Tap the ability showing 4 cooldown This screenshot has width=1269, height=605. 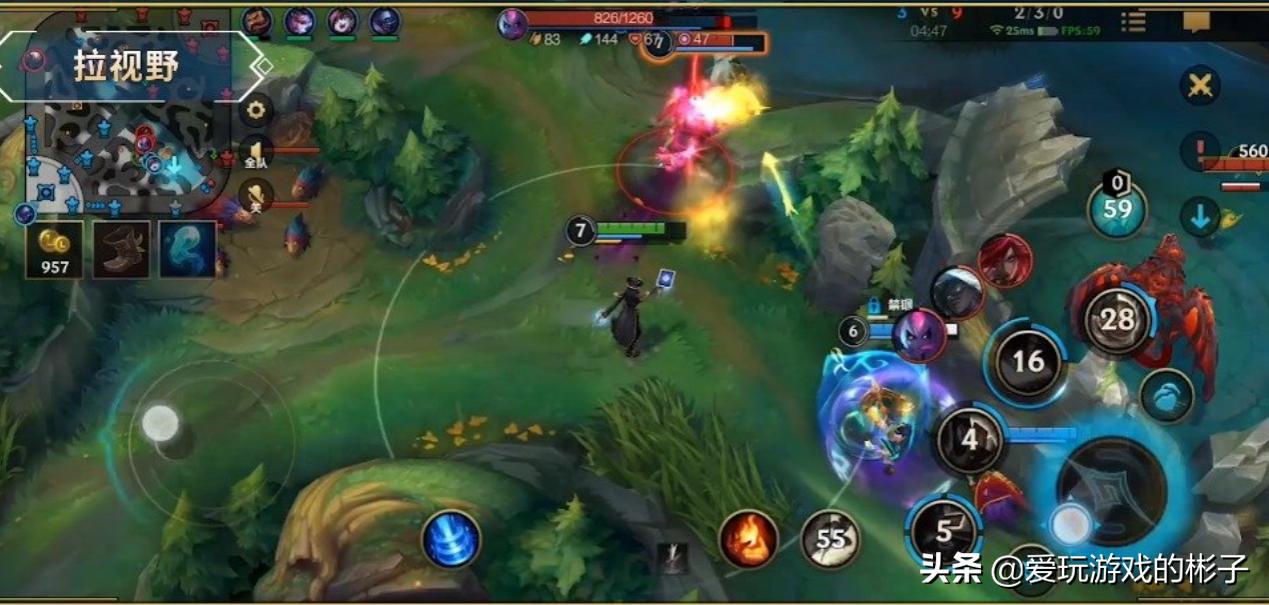(x=969, y=439)
